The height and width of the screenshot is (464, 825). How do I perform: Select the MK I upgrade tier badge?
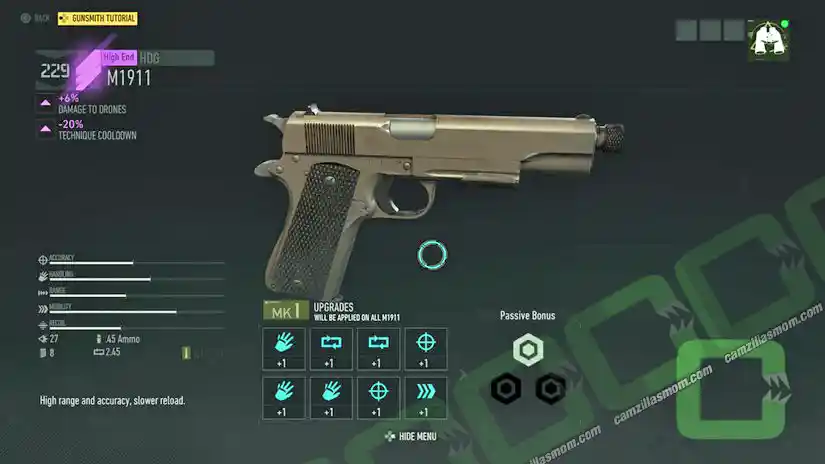point(283,311)
